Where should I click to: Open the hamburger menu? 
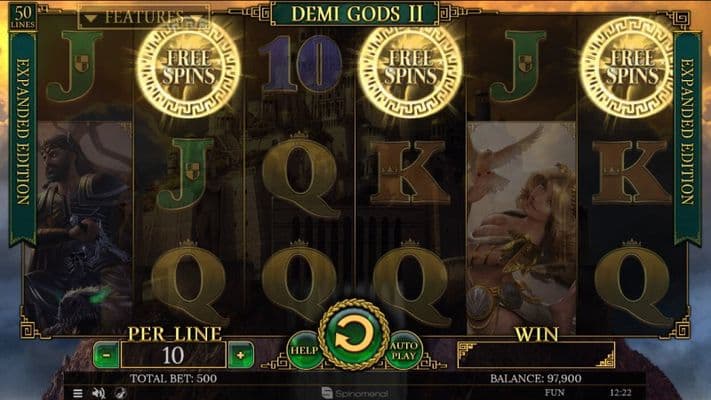[78, 393]
